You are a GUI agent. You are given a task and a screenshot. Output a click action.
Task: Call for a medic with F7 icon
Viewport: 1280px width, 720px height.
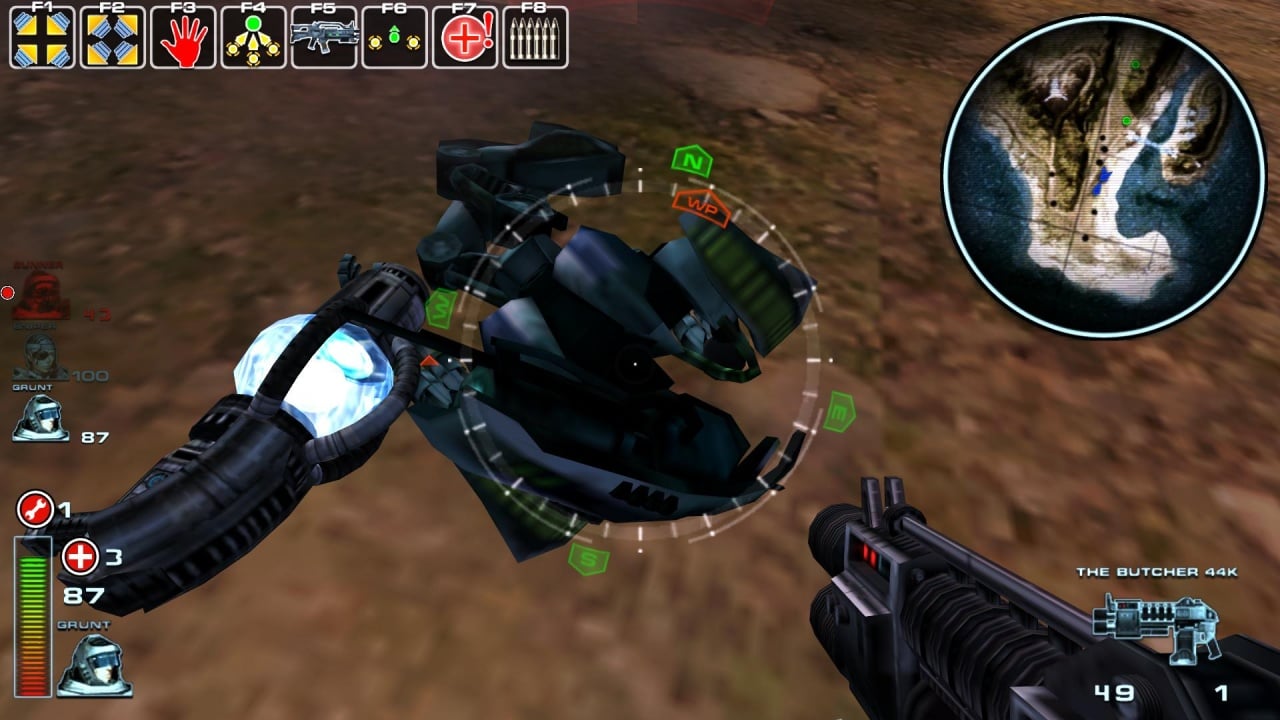click(465, 38)
